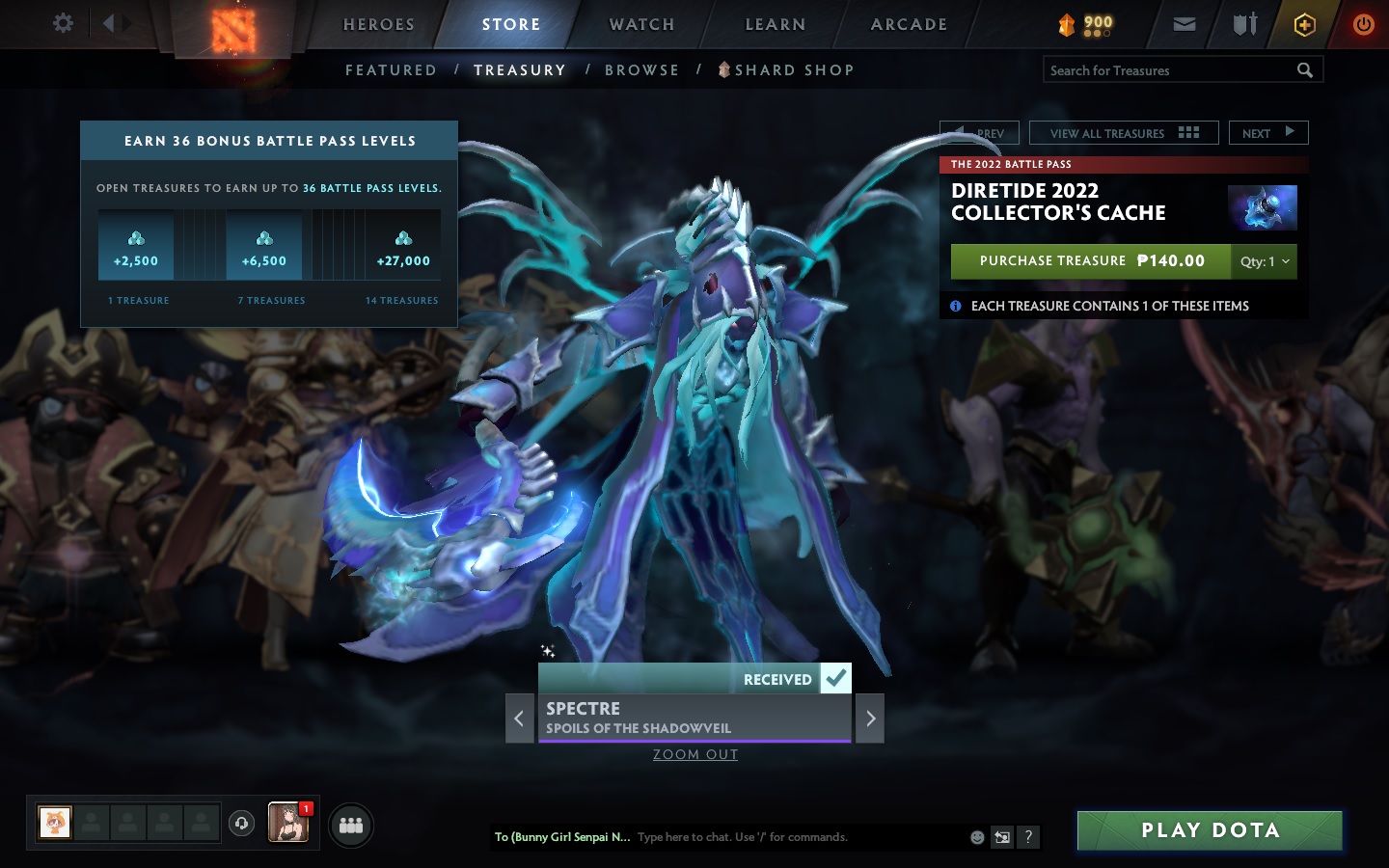Open the SHARD SHOP section
The image size is (1389, 868).
coord(793,69)
